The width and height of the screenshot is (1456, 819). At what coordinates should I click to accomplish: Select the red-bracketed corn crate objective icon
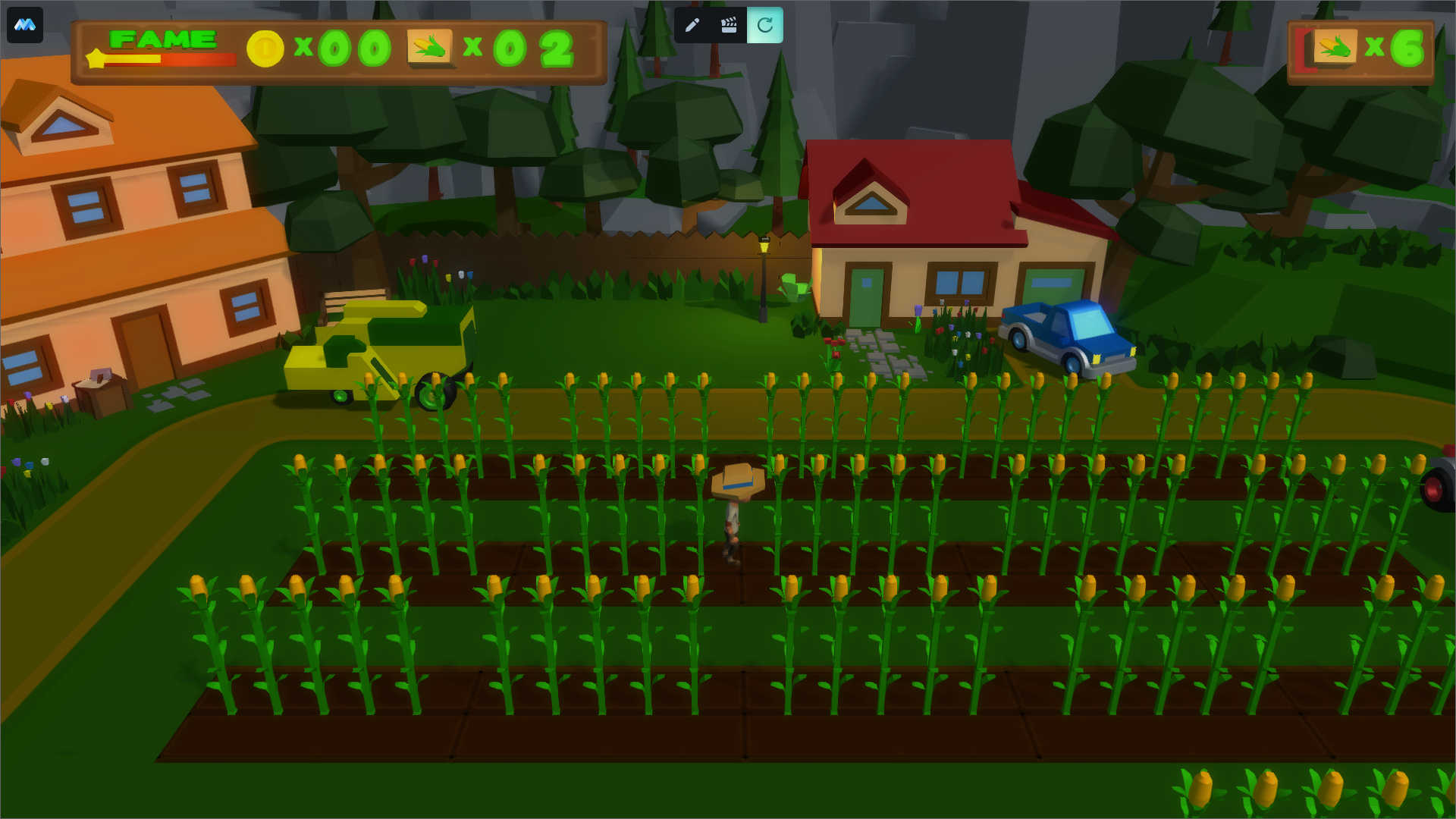tap(1332, 49)
